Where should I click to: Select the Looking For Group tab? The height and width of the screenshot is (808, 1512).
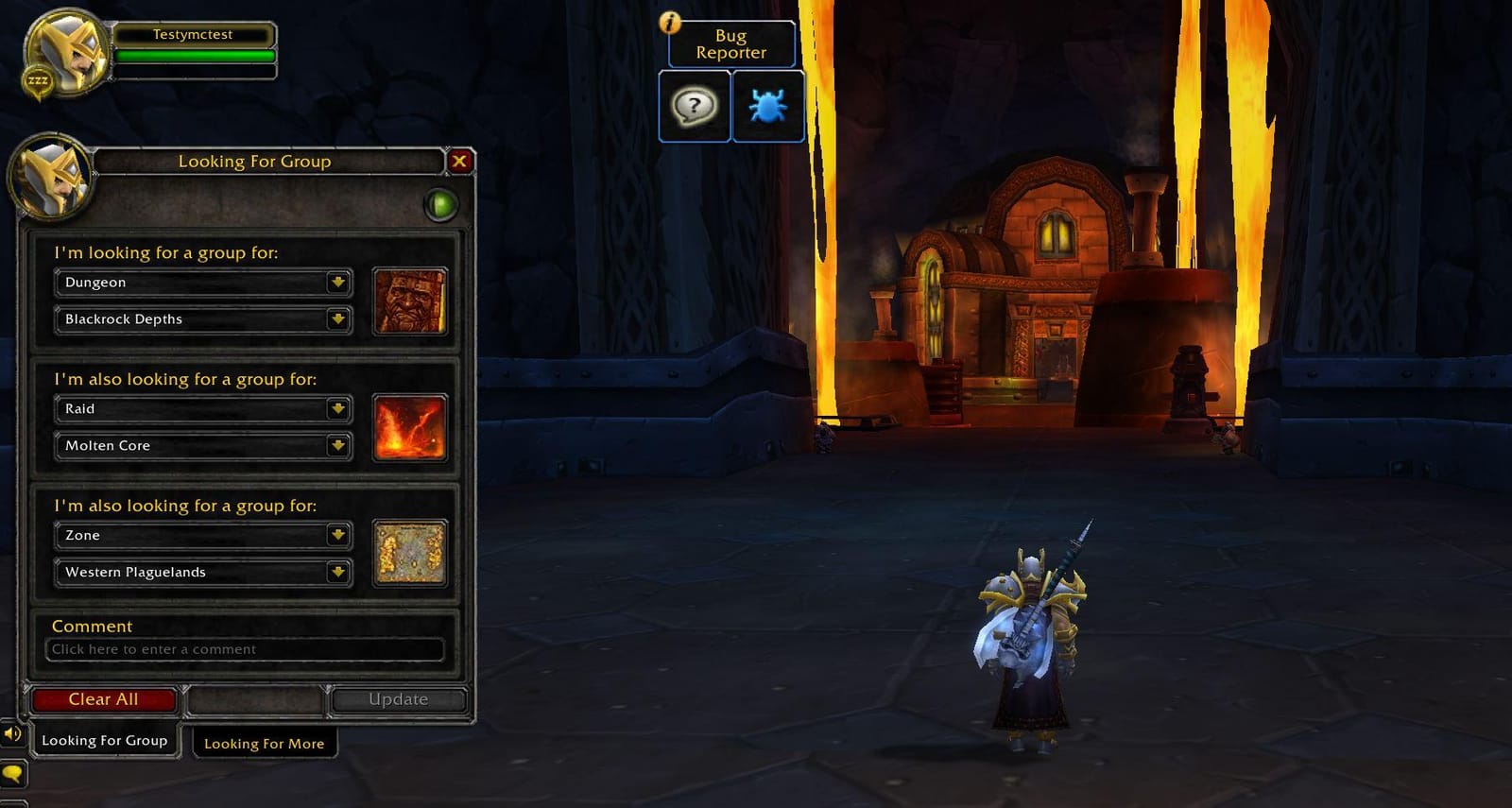tap(104, 741)
